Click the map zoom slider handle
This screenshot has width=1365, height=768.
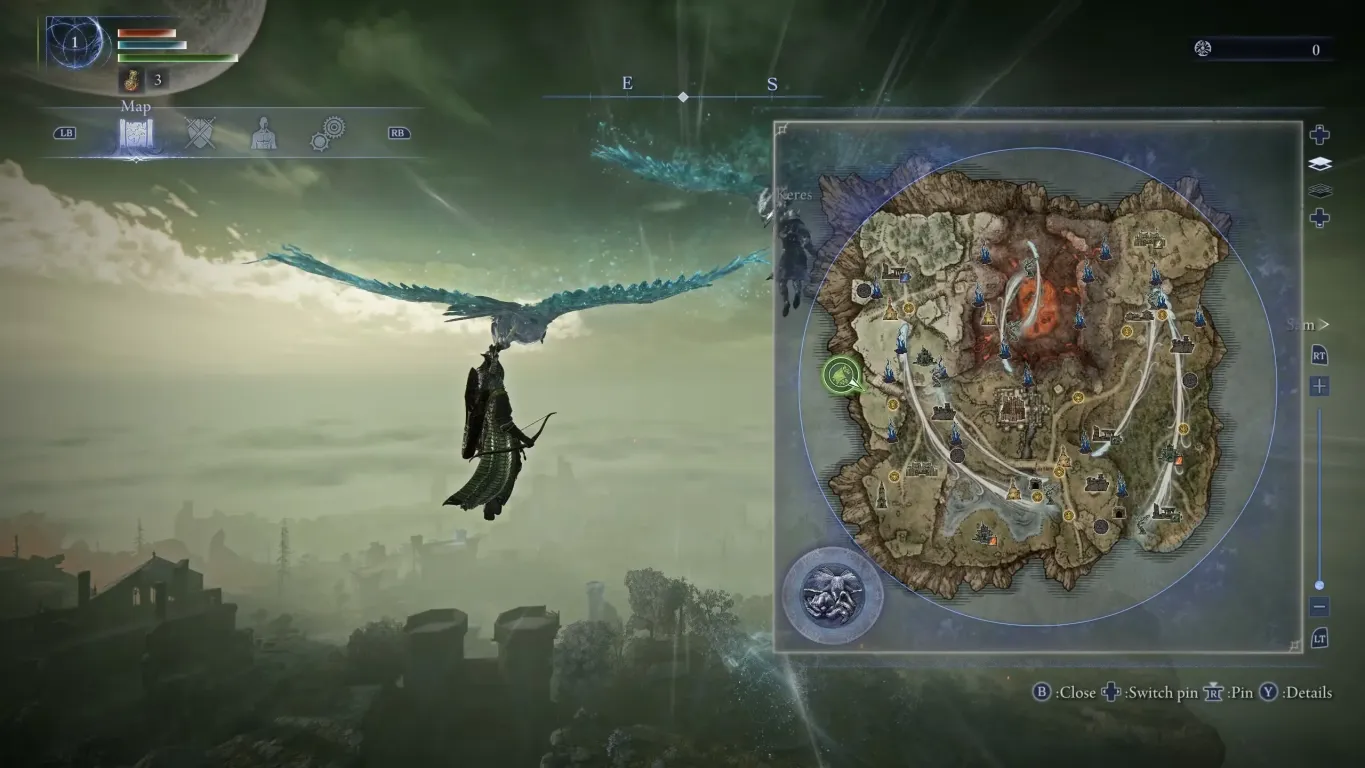coord(1320,585)
